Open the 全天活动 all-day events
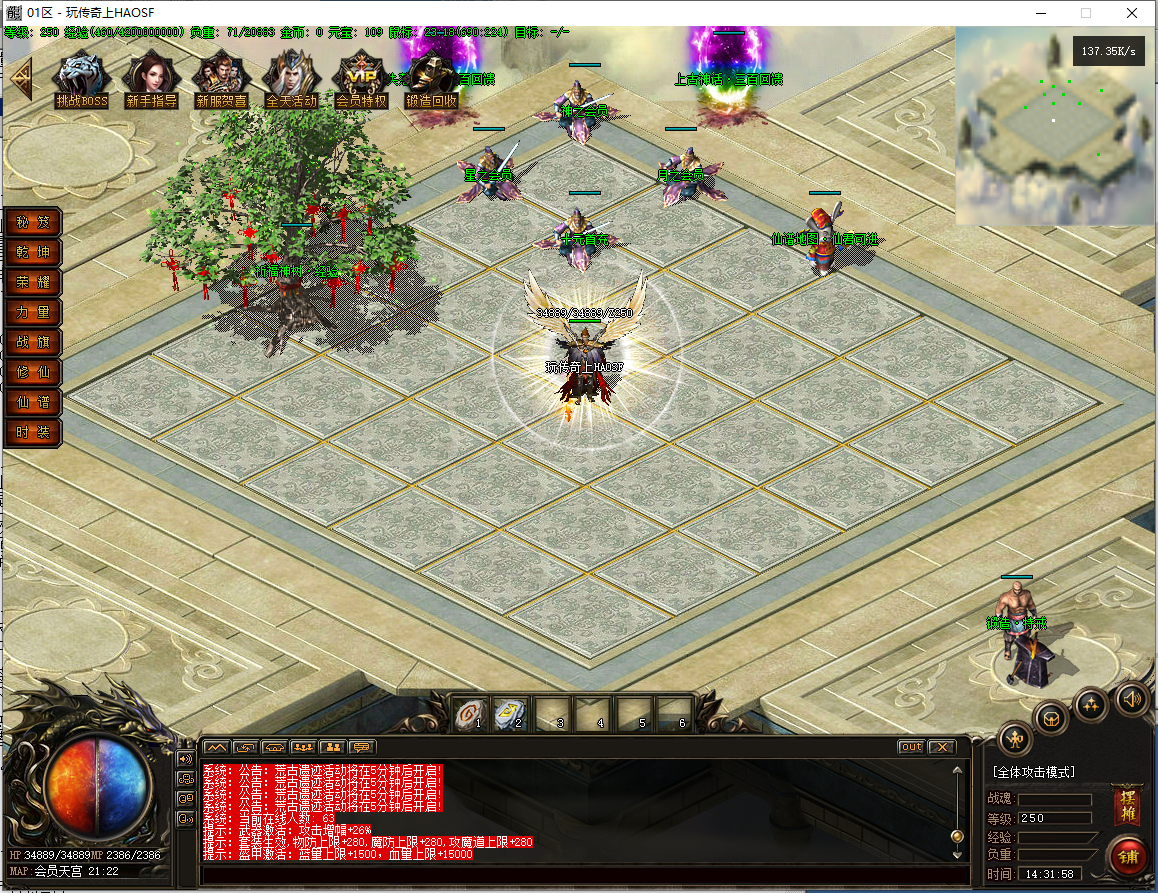The width and height of the screenshot is (1158, 893). click(x=291, y=76)
